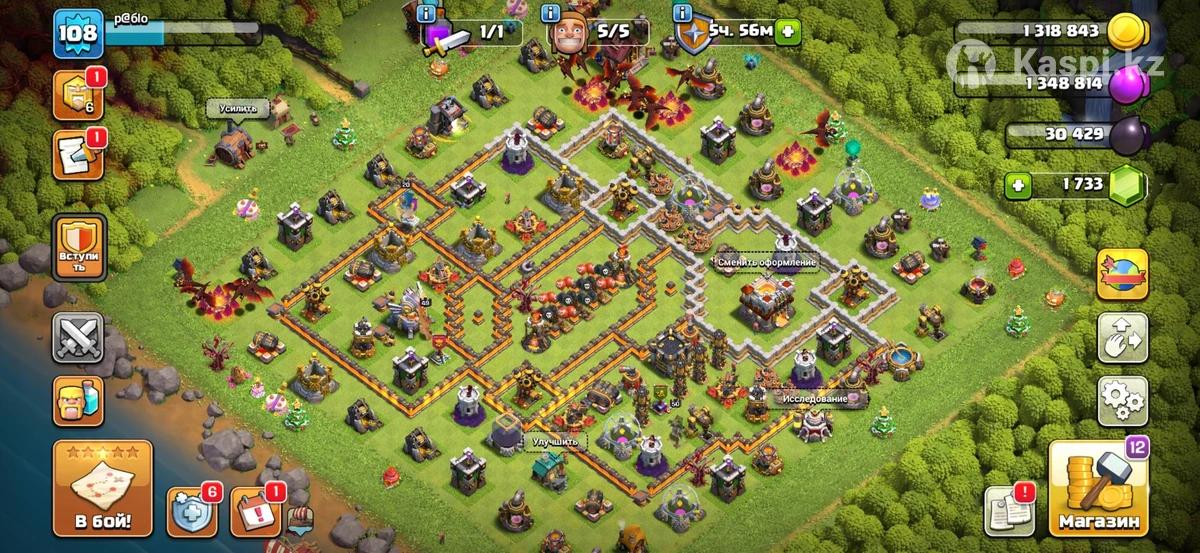
Task: Open the events calendar icon
Action: click(254, 513)
